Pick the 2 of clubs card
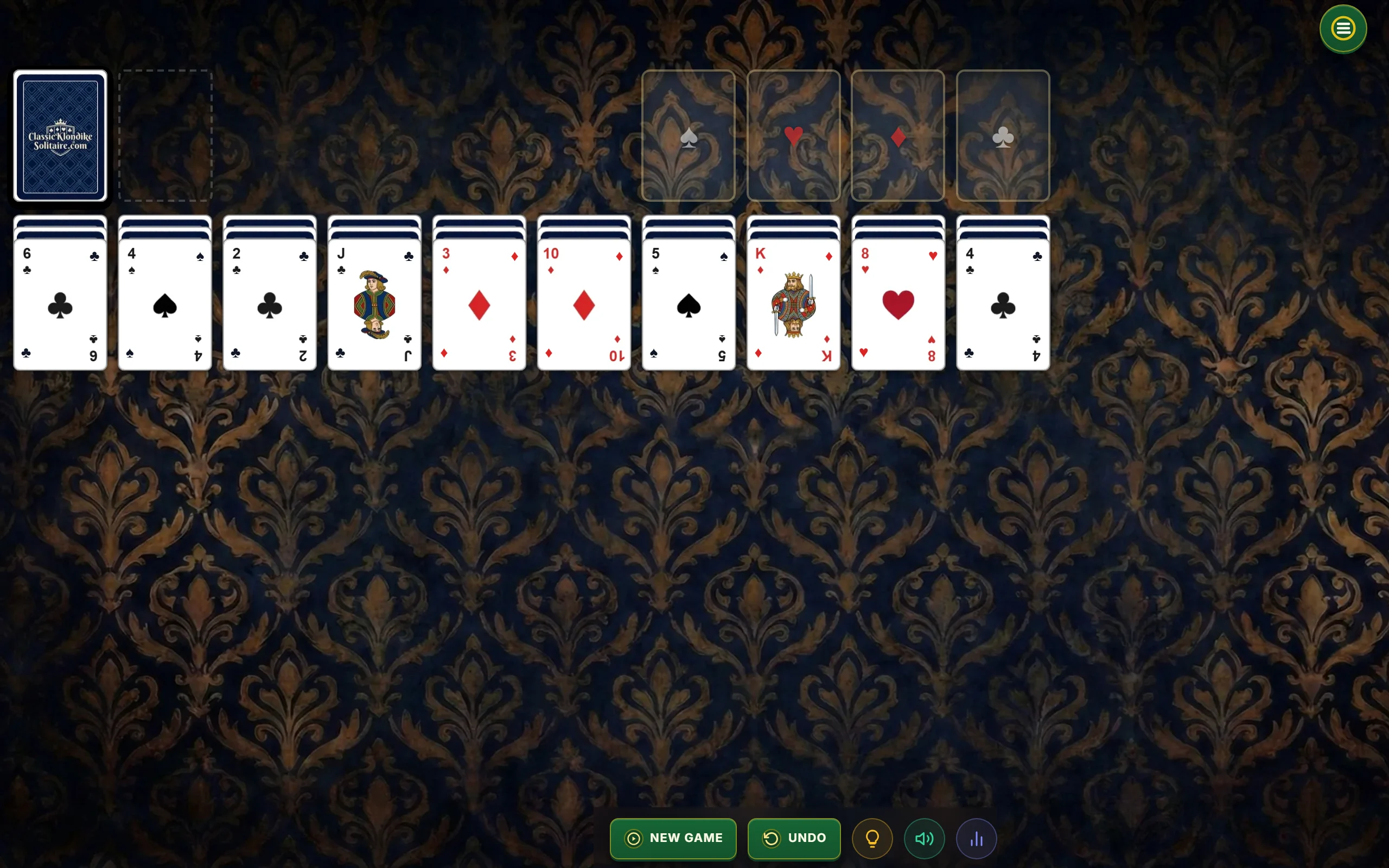The height and width of the screenshot is (868, 1389). [x=270, y=304]
